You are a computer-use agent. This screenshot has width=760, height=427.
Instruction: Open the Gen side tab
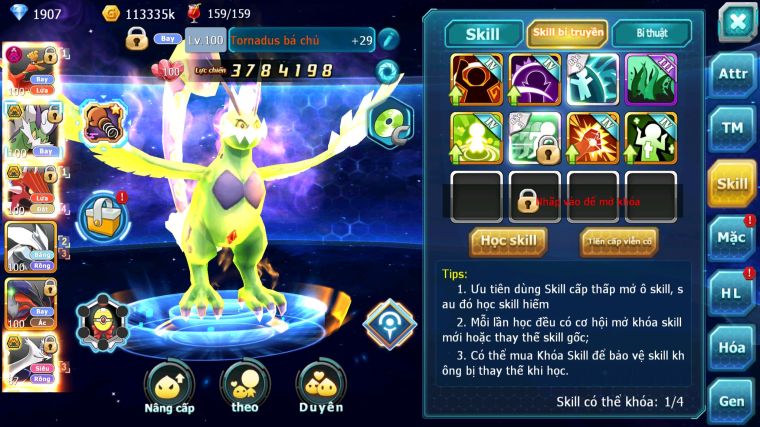[x=732, y=400]
